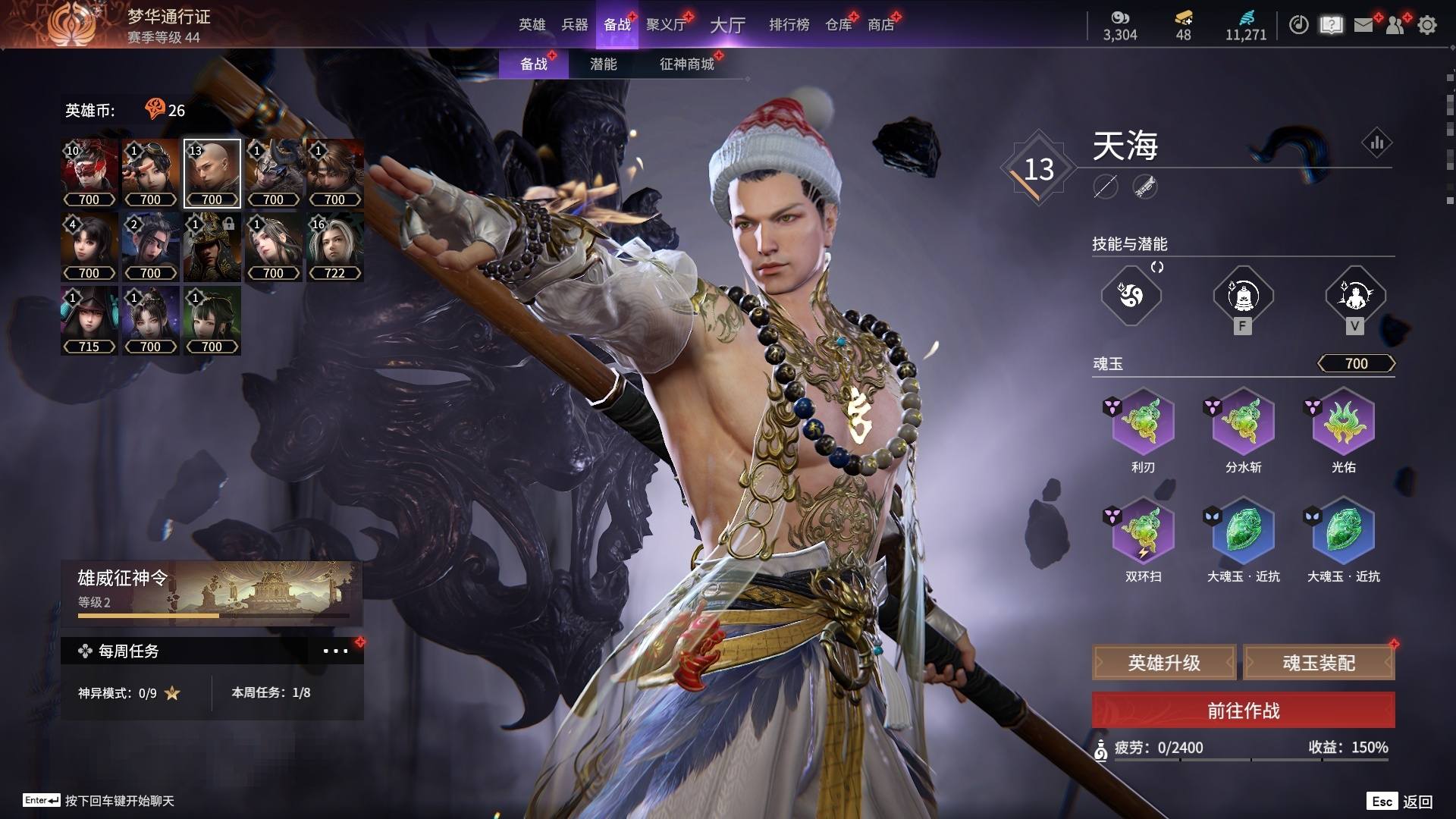Return to the 大厅 lobby
Viewport: 1456px width, 819px height.
tap(727, 25)
